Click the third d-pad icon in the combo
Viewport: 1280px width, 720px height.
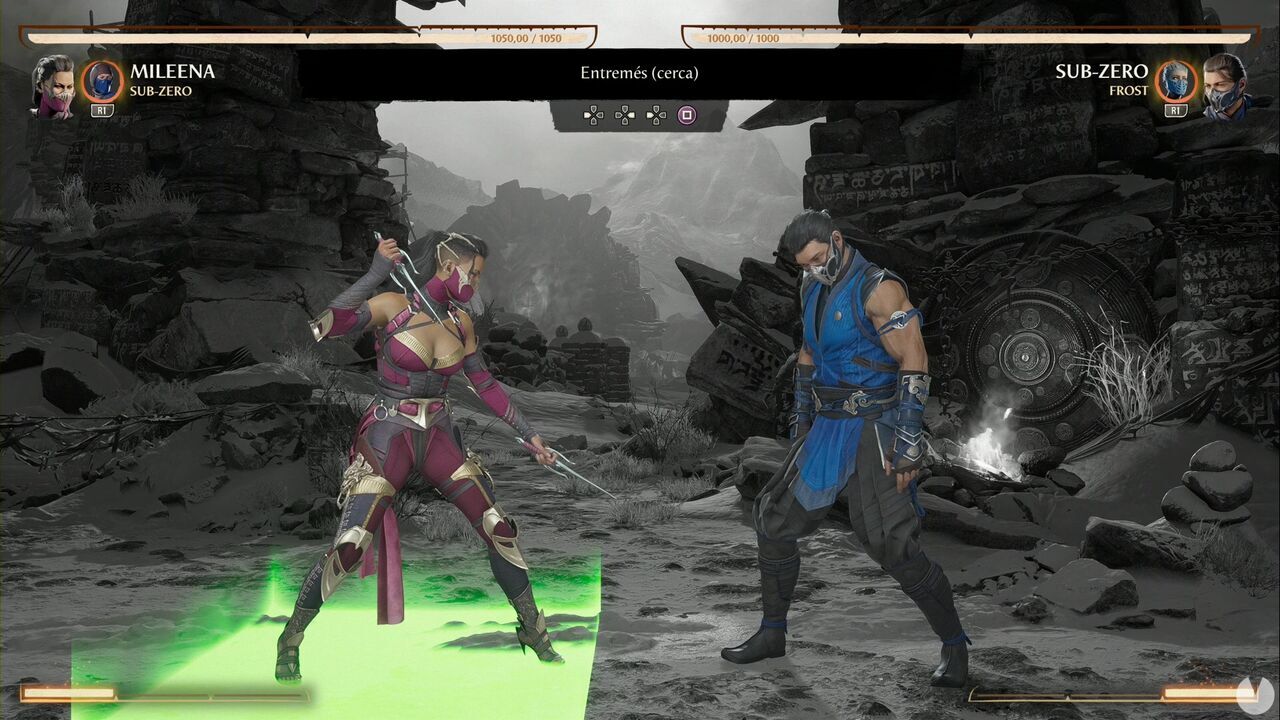(x=657, y=115)
